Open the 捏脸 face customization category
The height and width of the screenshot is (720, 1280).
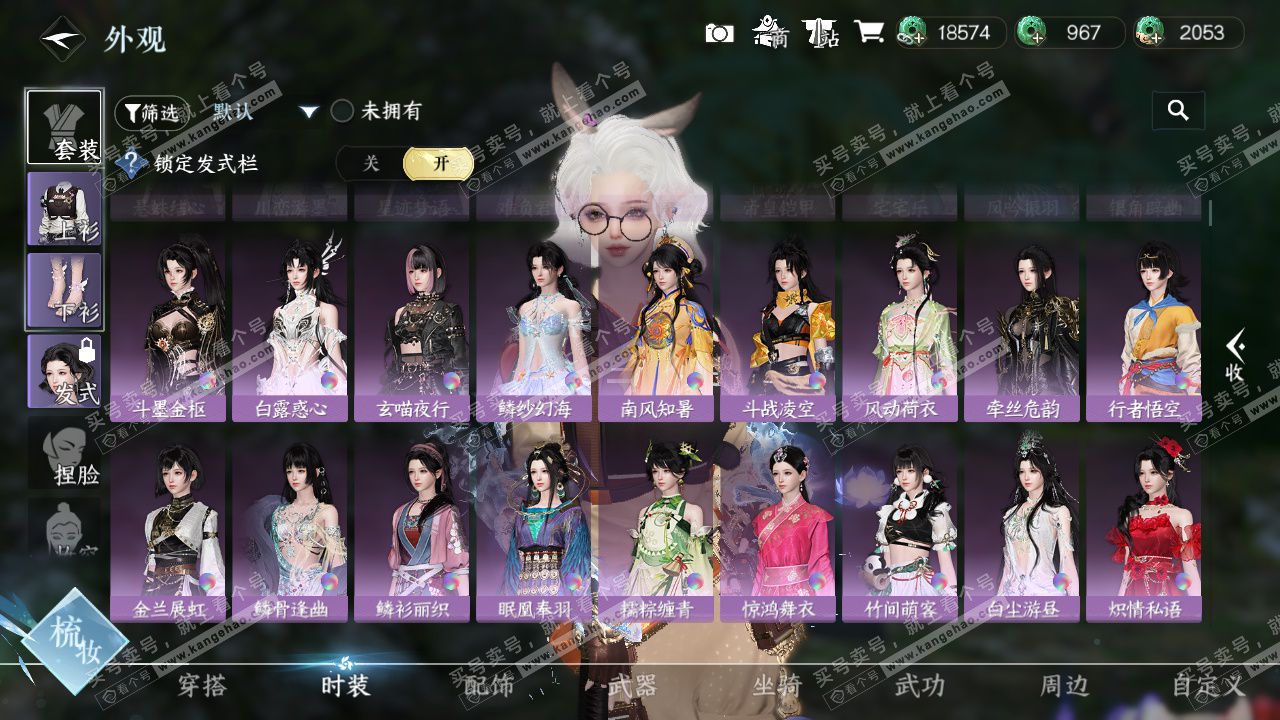point(64,453)
